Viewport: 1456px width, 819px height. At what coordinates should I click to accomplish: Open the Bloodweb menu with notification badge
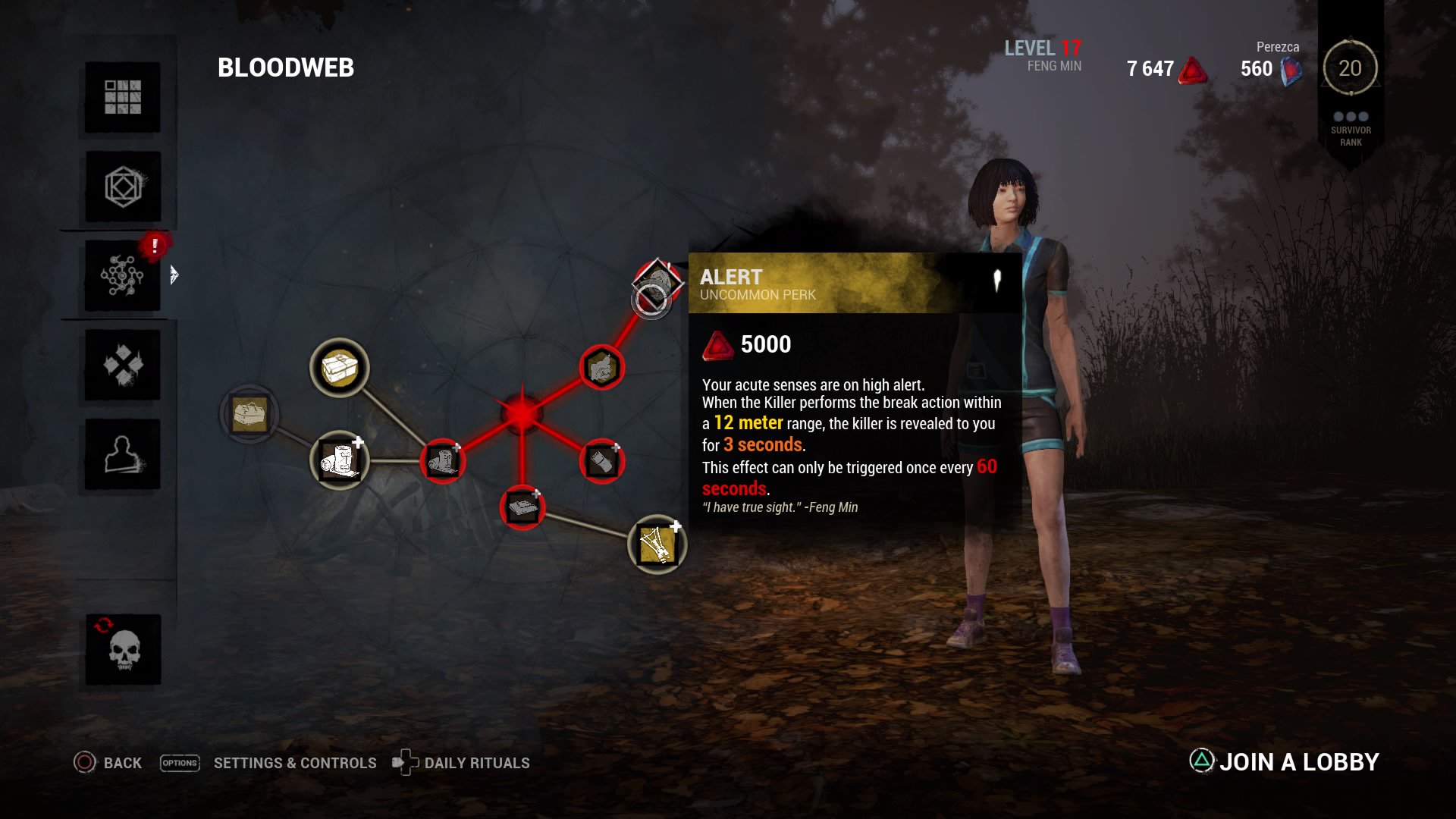click(x=122, y=275)
